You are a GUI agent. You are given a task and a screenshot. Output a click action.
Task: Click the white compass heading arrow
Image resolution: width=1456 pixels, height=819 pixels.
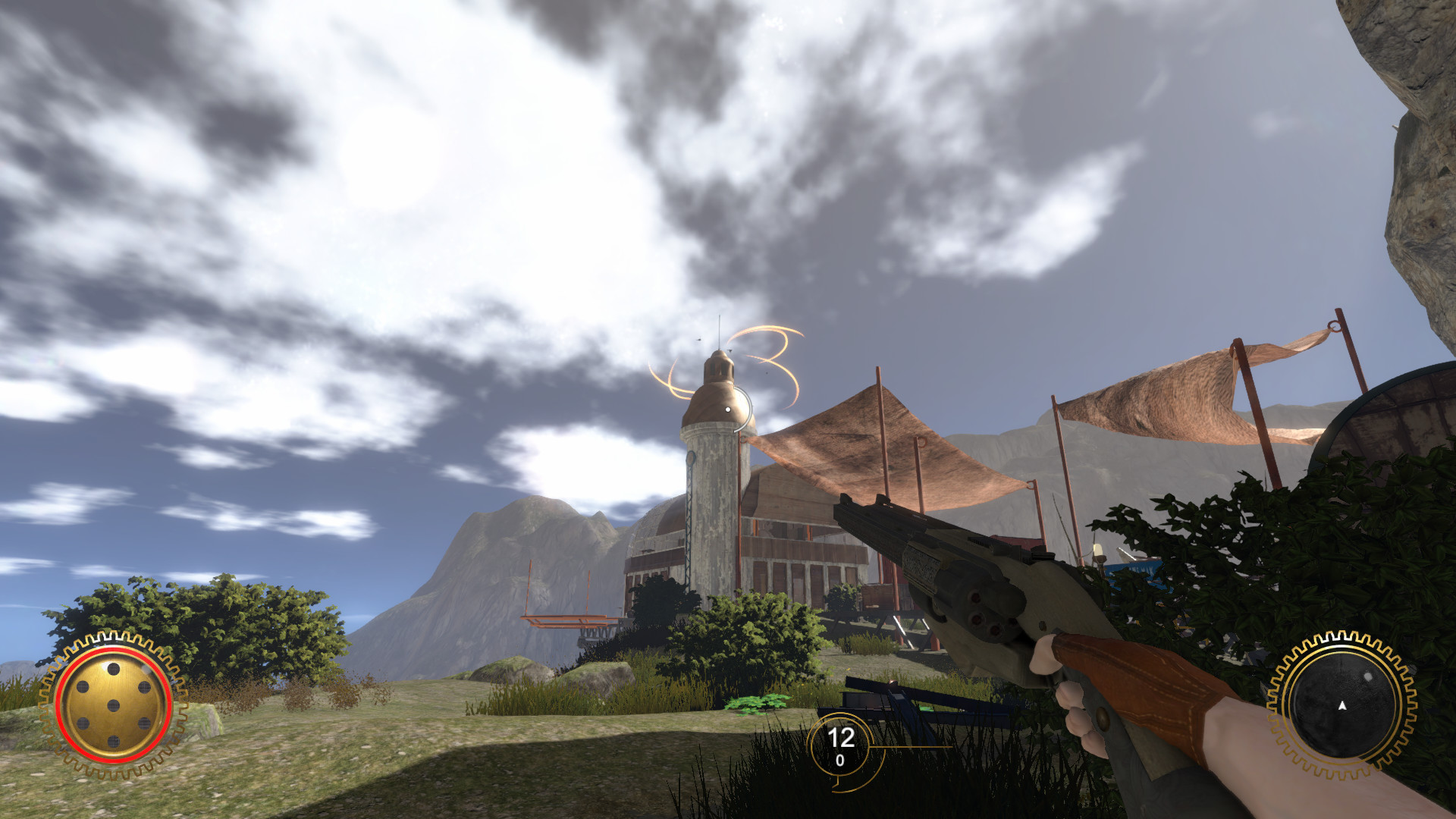(x=1342, y=705)
